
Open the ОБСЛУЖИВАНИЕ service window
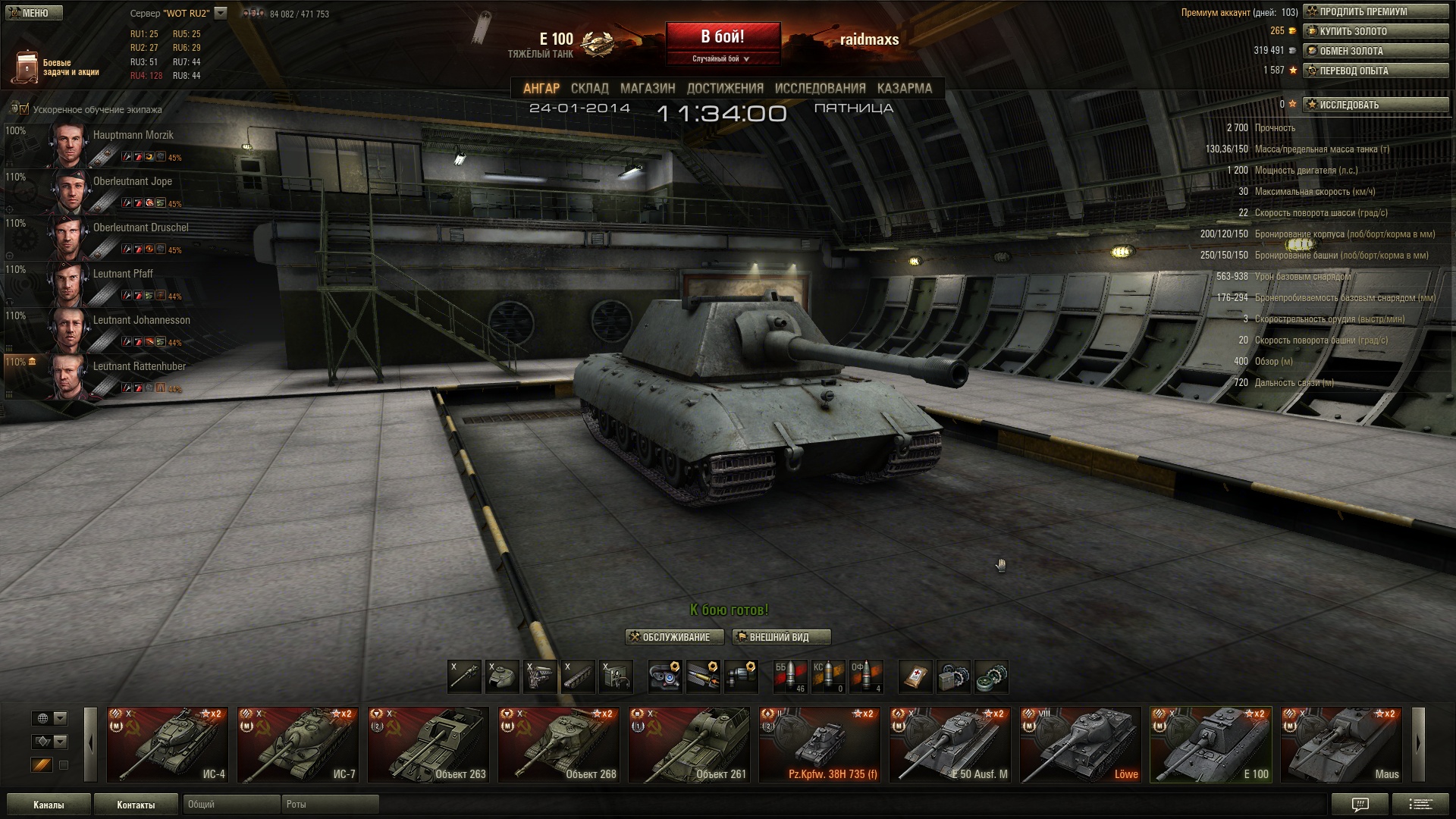point(674,637)
